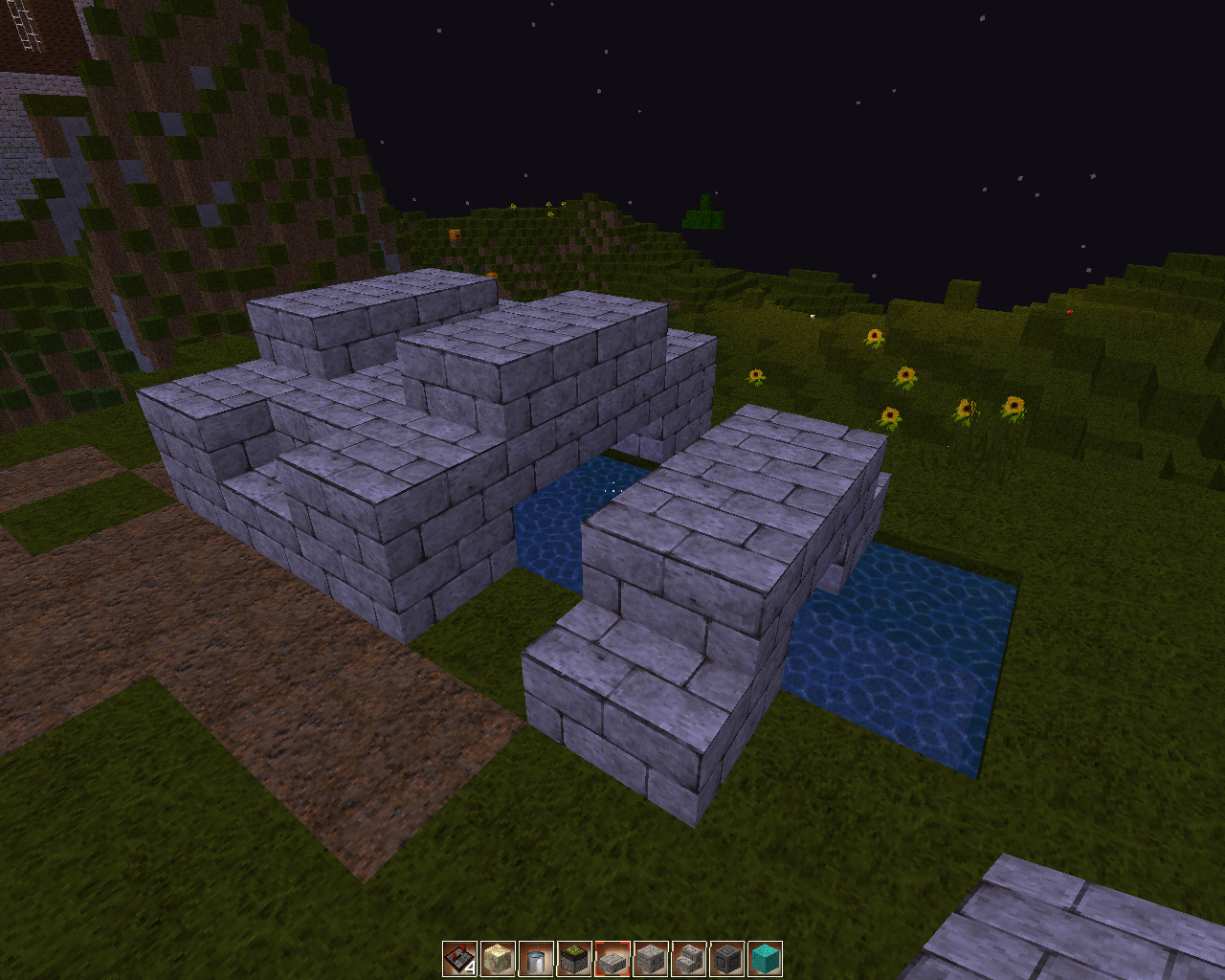Pick the grass-topped block slot
The width and height of the screenshot is (1225, 980).
tap(574, 958)
